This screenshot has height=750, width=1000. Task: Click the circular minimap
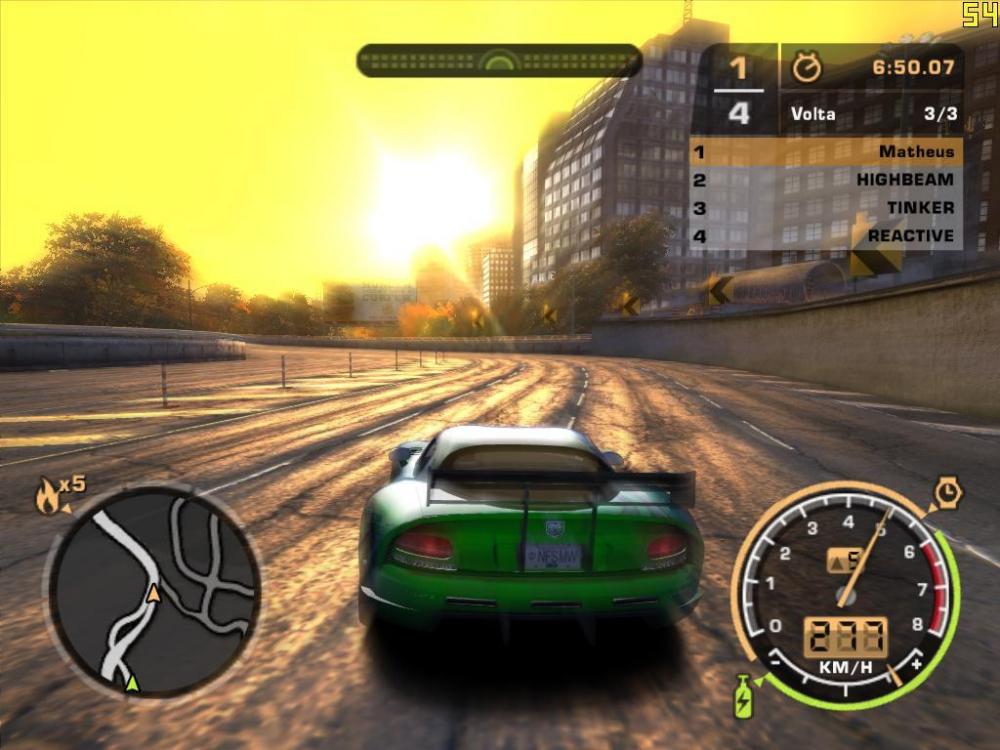(x=154, y=592)
